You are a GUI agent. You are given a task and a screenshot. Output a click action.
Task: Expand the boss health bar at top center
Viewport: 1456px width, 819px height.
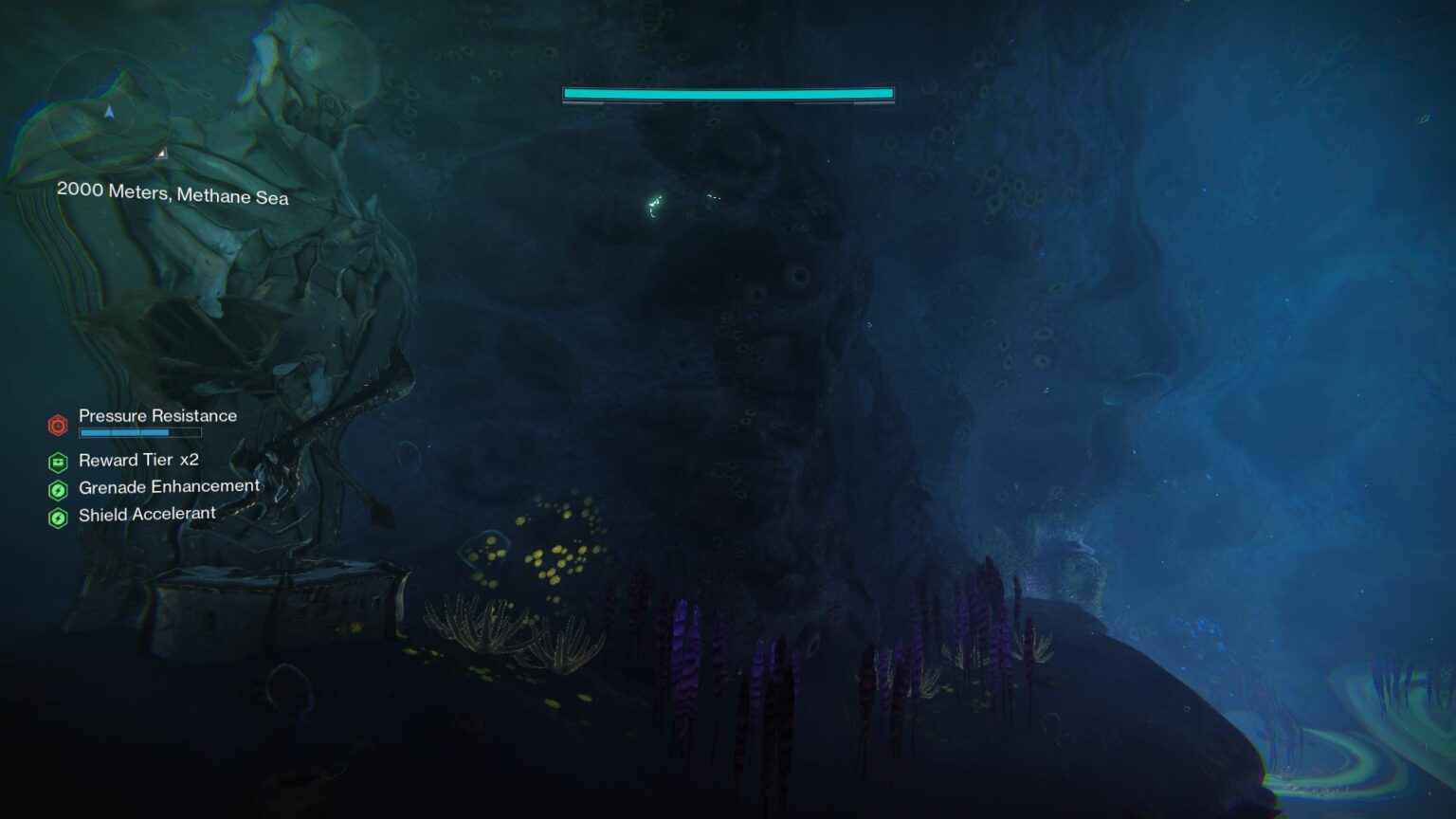(x=728, y=94)
